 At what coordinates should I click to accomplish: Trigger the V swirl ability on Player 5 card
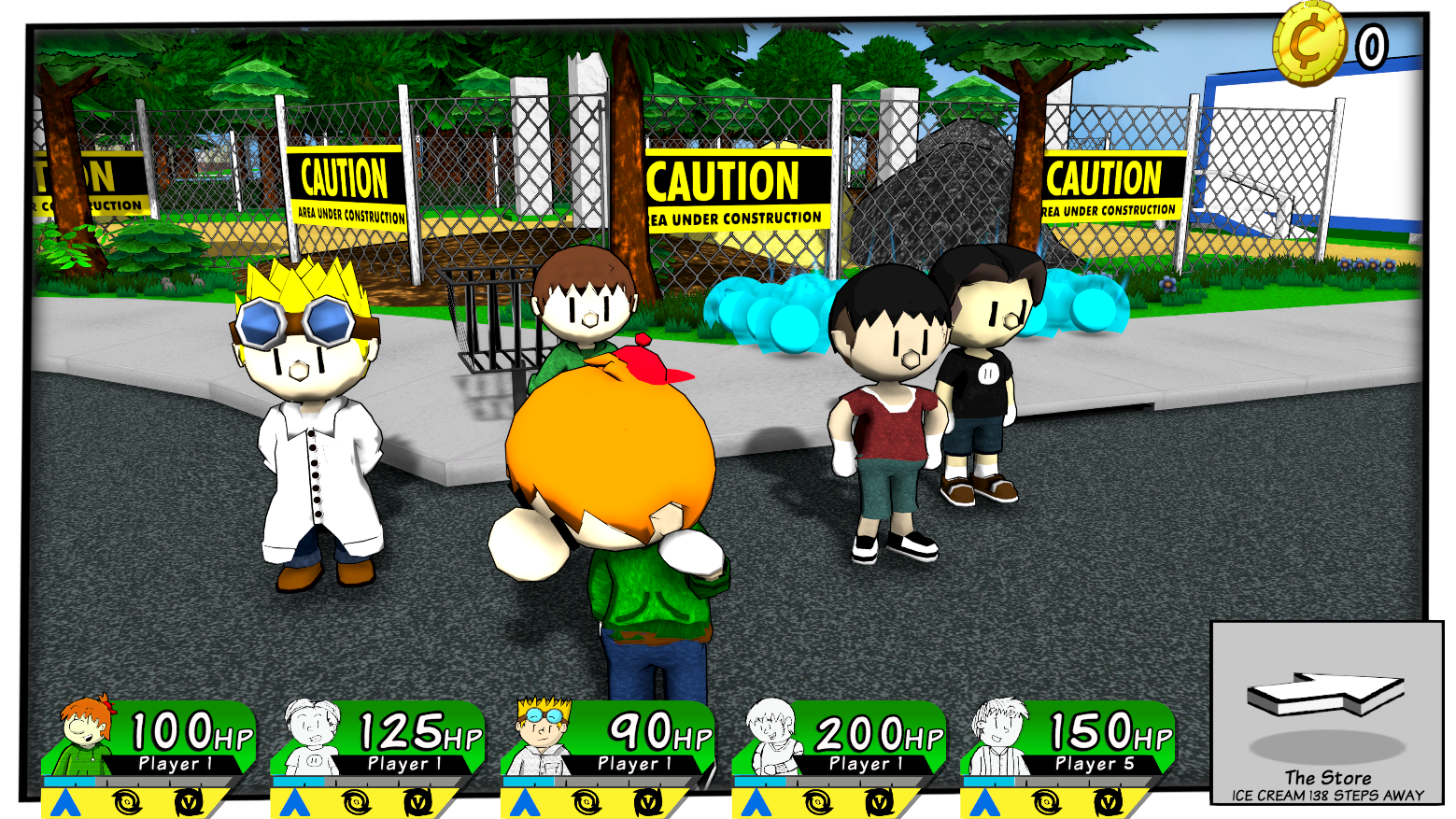point(1109,802)
